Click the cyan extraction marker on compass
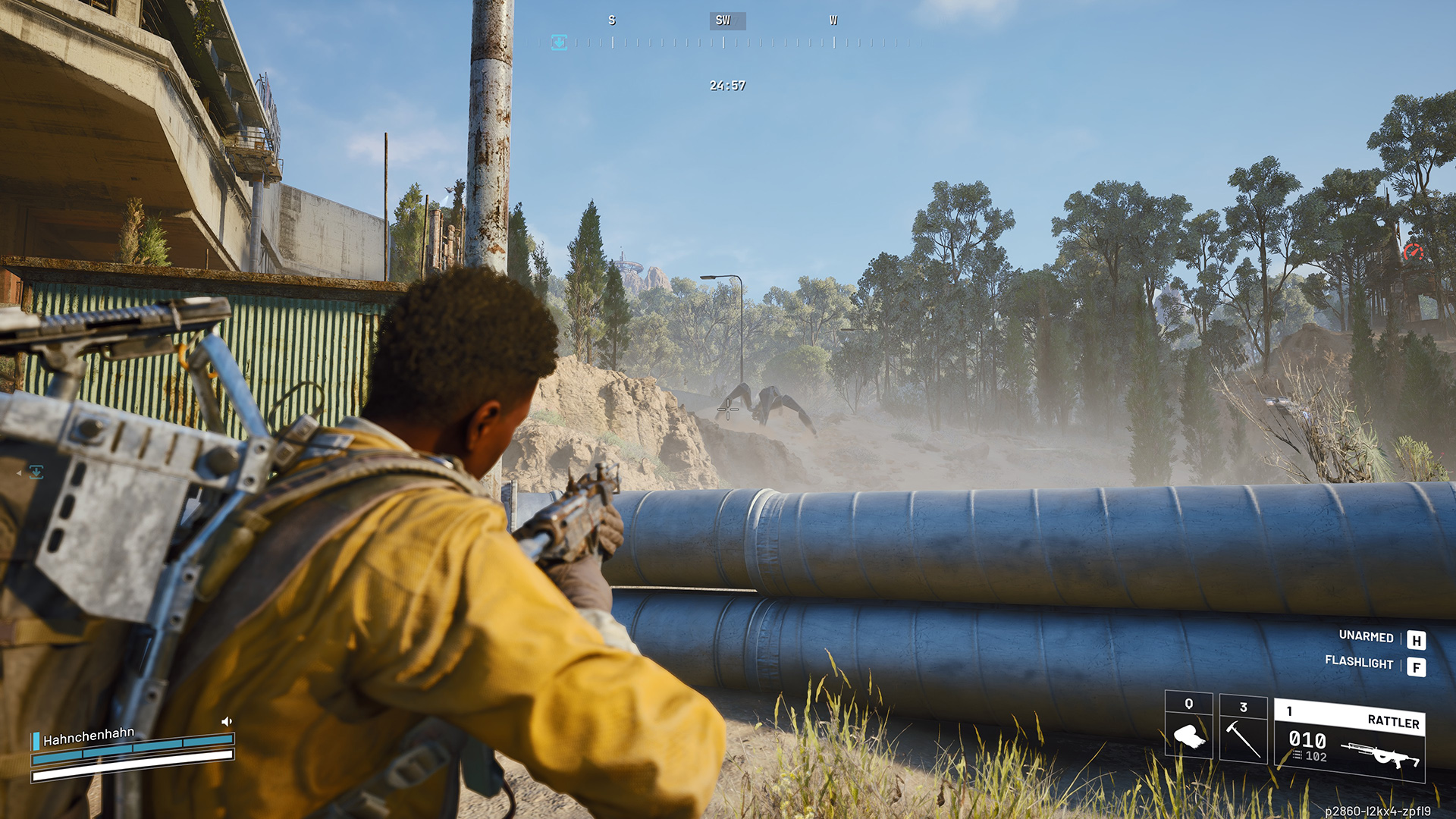The image size is (1456, 819). (559, 42)
